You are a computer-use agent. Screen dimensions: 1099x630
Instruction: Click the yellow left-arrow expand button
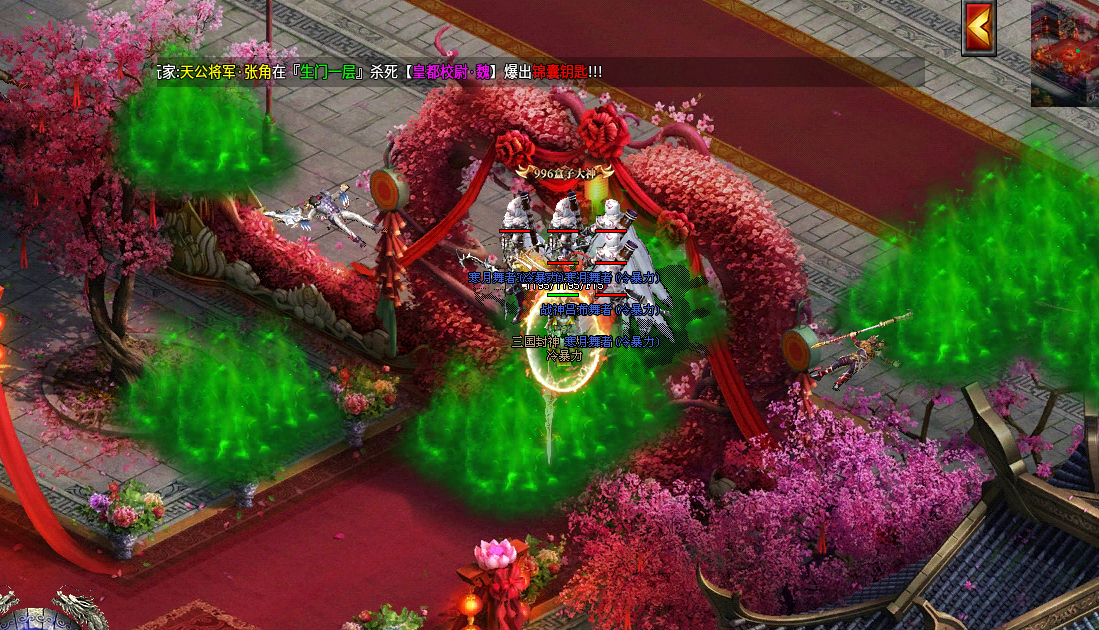coord(979,27)
